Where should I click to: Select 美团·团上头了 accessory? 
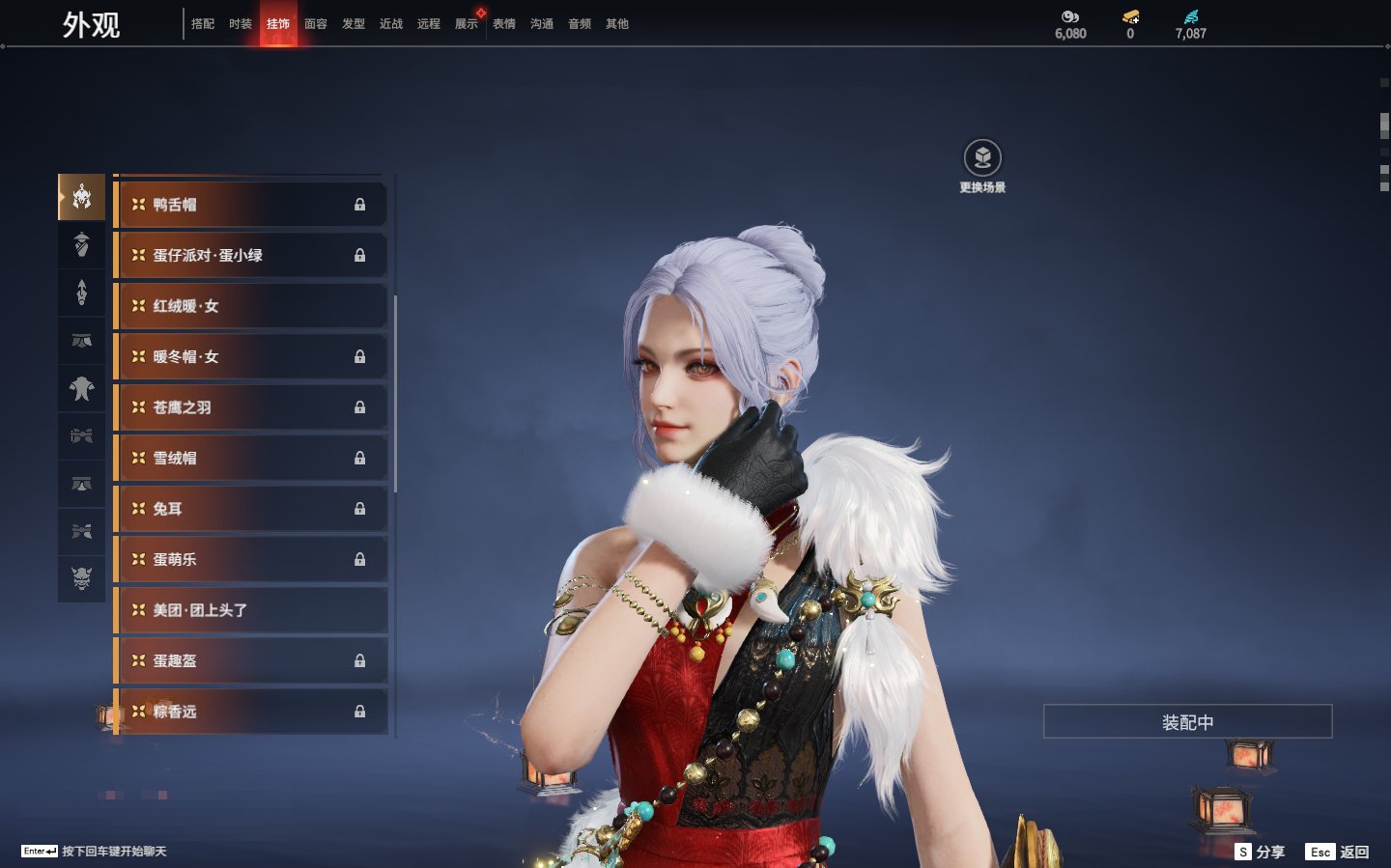[251, 610]
